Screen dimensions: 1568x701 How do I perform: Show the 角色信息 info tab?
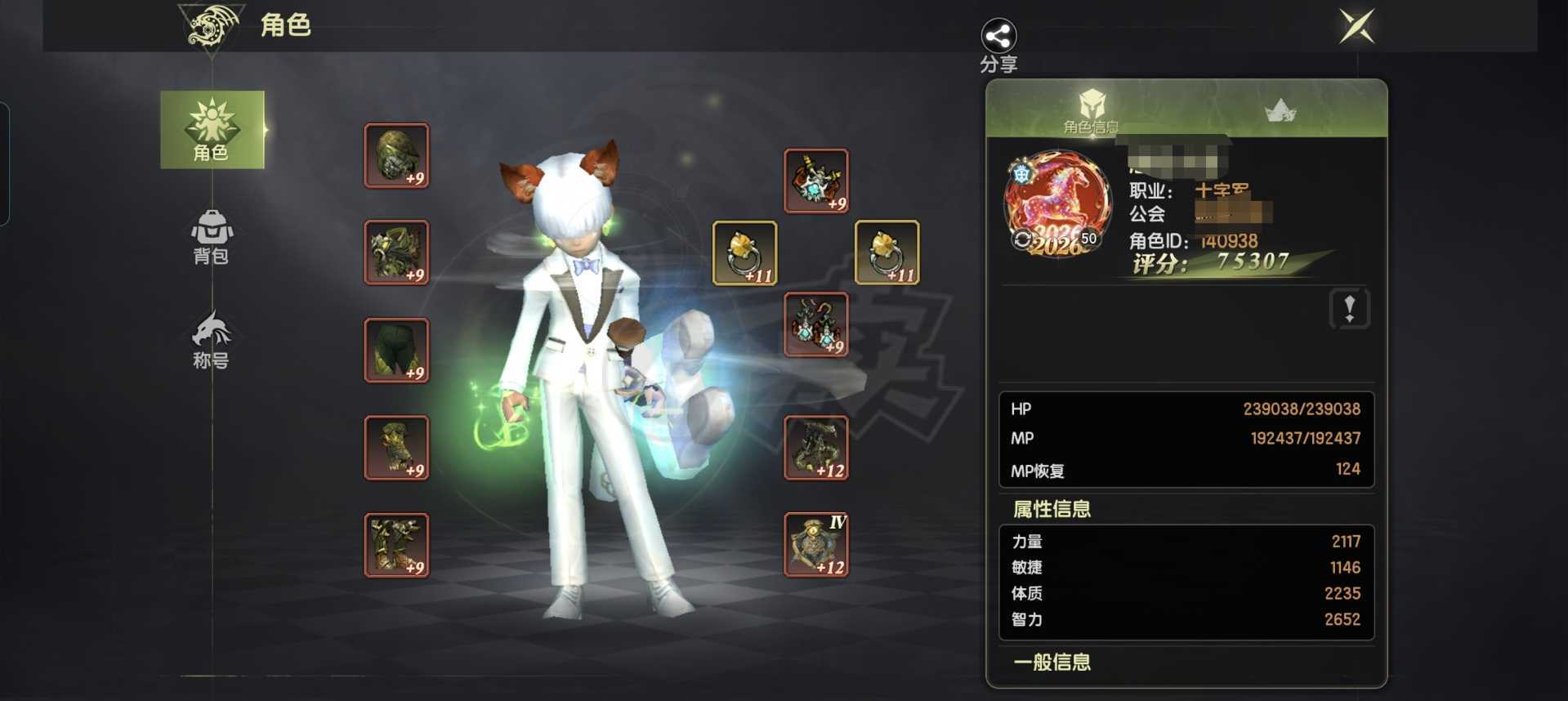[1092, 111]
